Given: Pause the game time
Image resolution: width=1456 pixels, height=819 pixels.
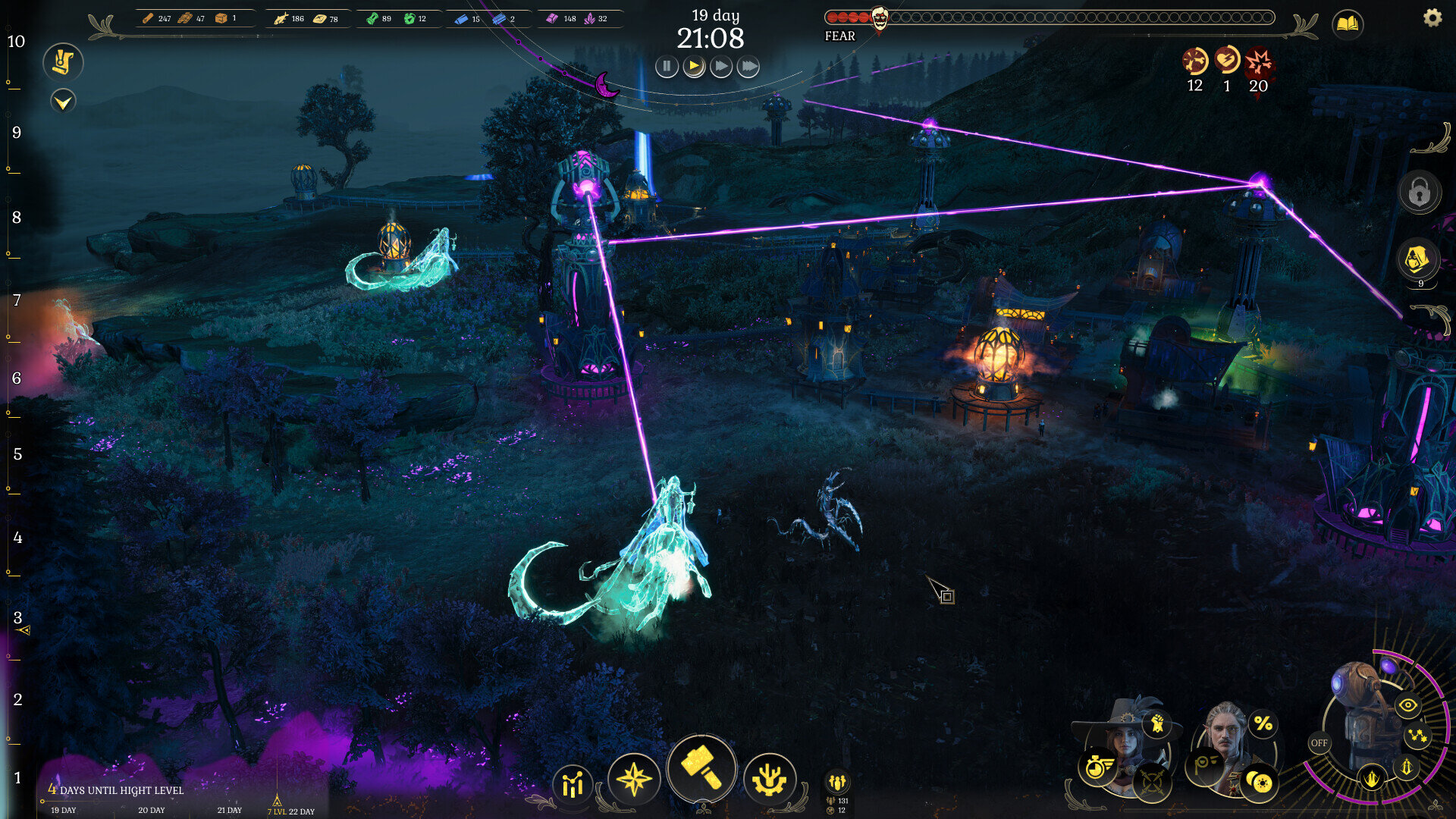Looking at the screenshot, I should (667, 67).
